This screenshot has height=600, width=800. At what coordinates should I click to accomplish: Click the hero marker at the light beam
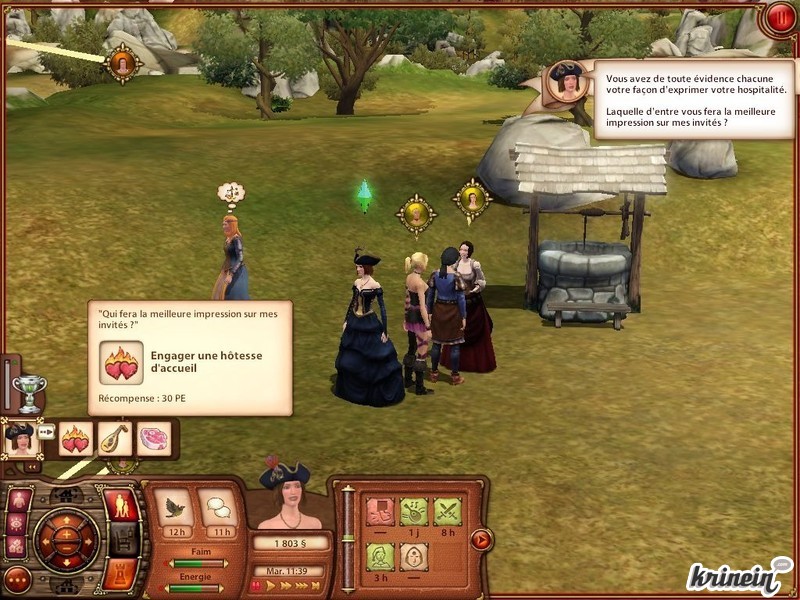(x=122, y=63)
